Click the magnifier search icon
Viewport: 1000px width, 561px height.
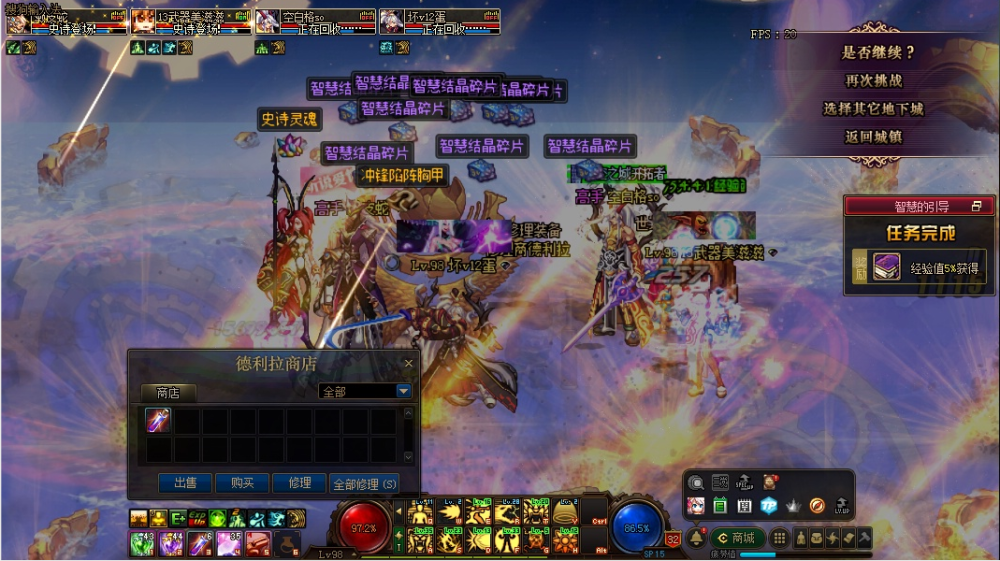point(696,482)
